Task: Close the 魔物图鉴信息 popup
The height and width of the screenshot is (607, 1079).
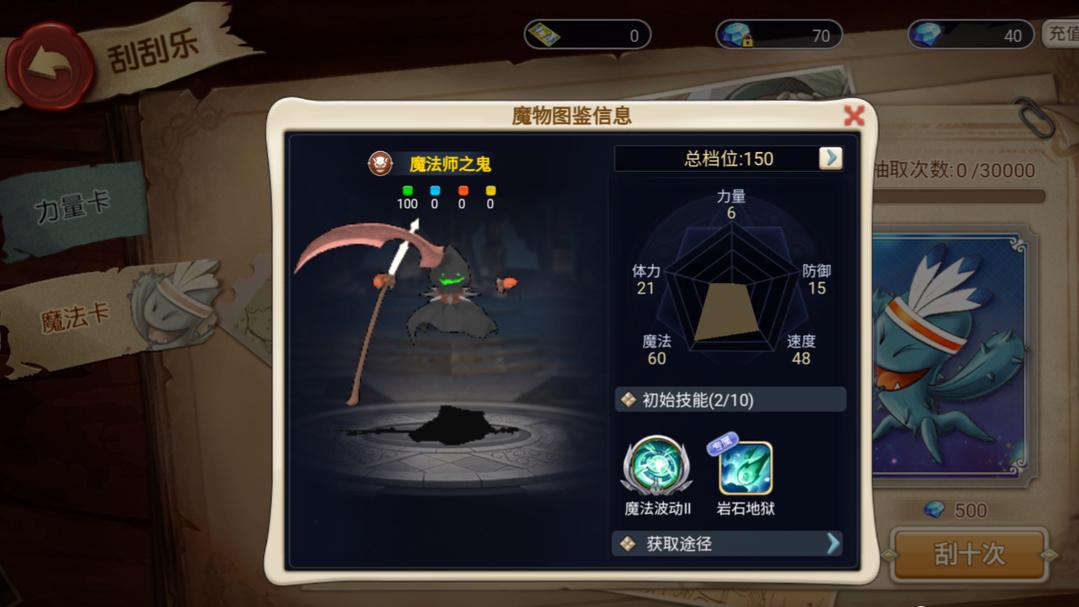Action: pyautogui.click(x=853, y=115)
